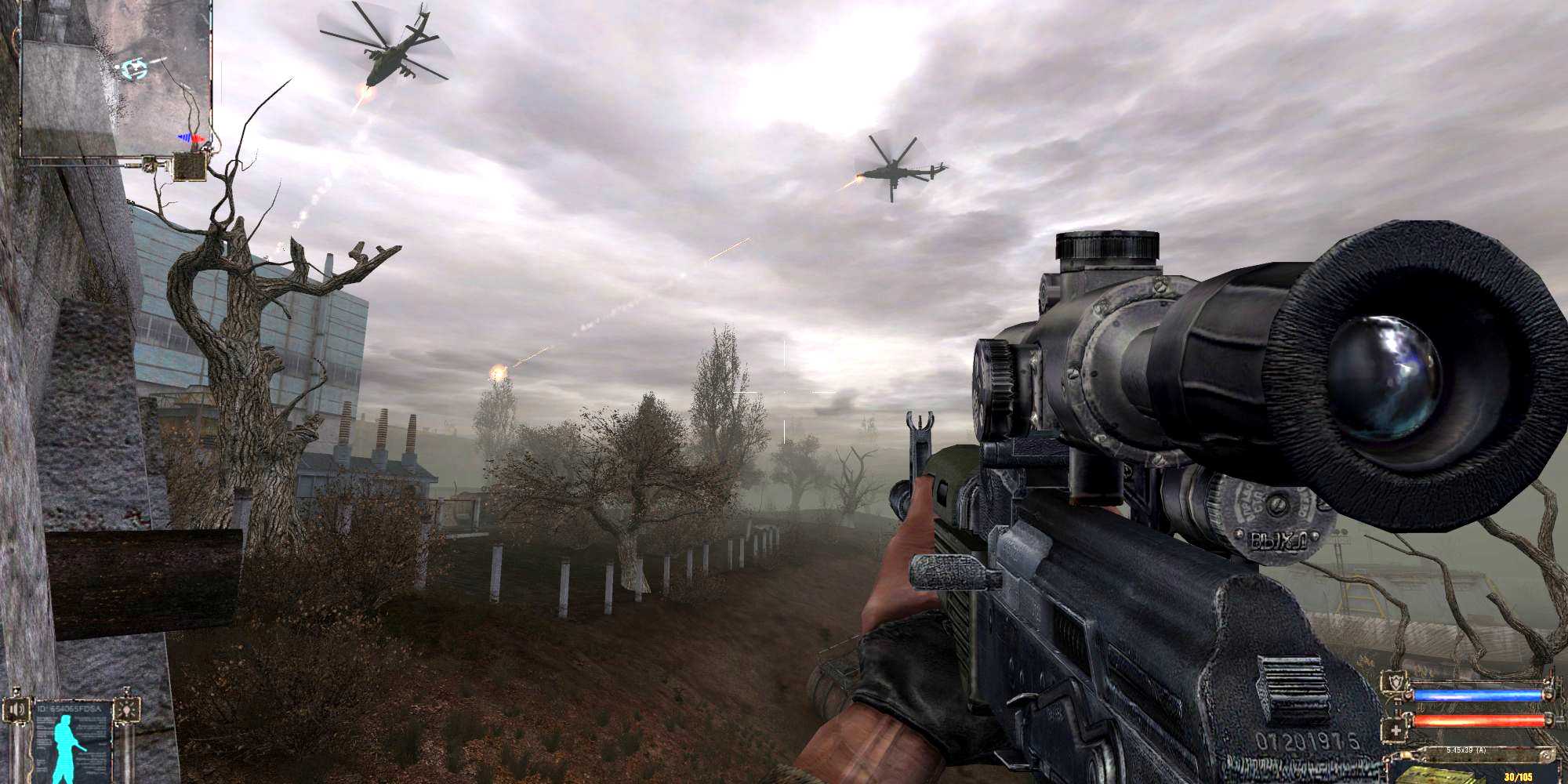Select the cyan player marker on minimap
The image size is (1568, 784).
[x=135, y=69]
